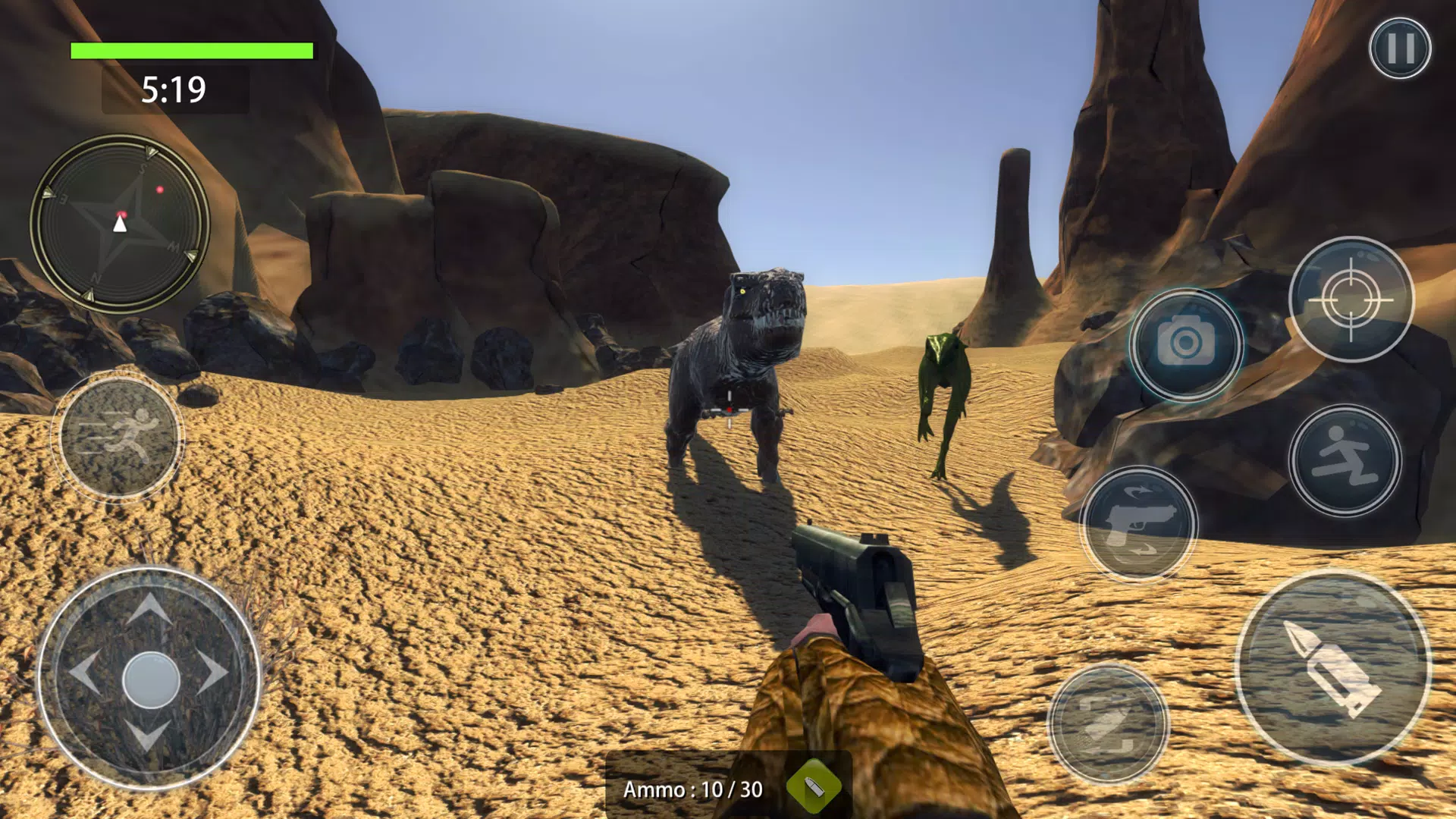
Task: Activate the sprint running-man button
Action: tap(119, 436)
